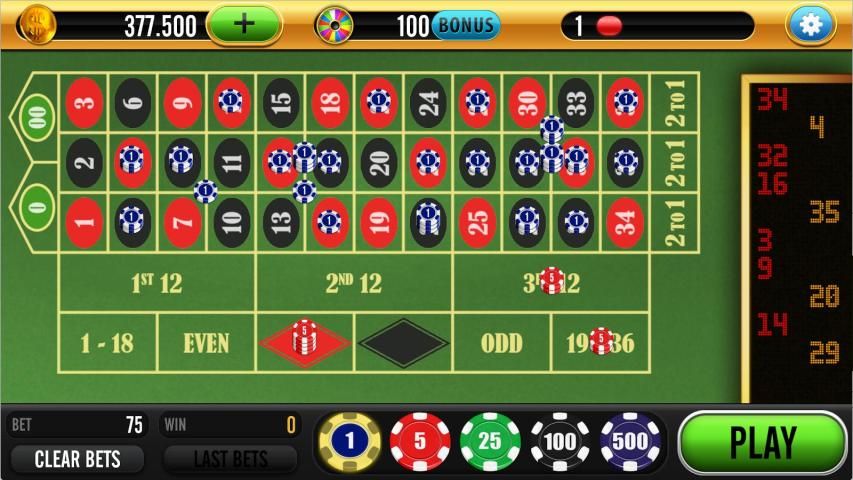This screenshot has height=480, width=853.
Task: Bet on ODD
Action: [501, 343]
